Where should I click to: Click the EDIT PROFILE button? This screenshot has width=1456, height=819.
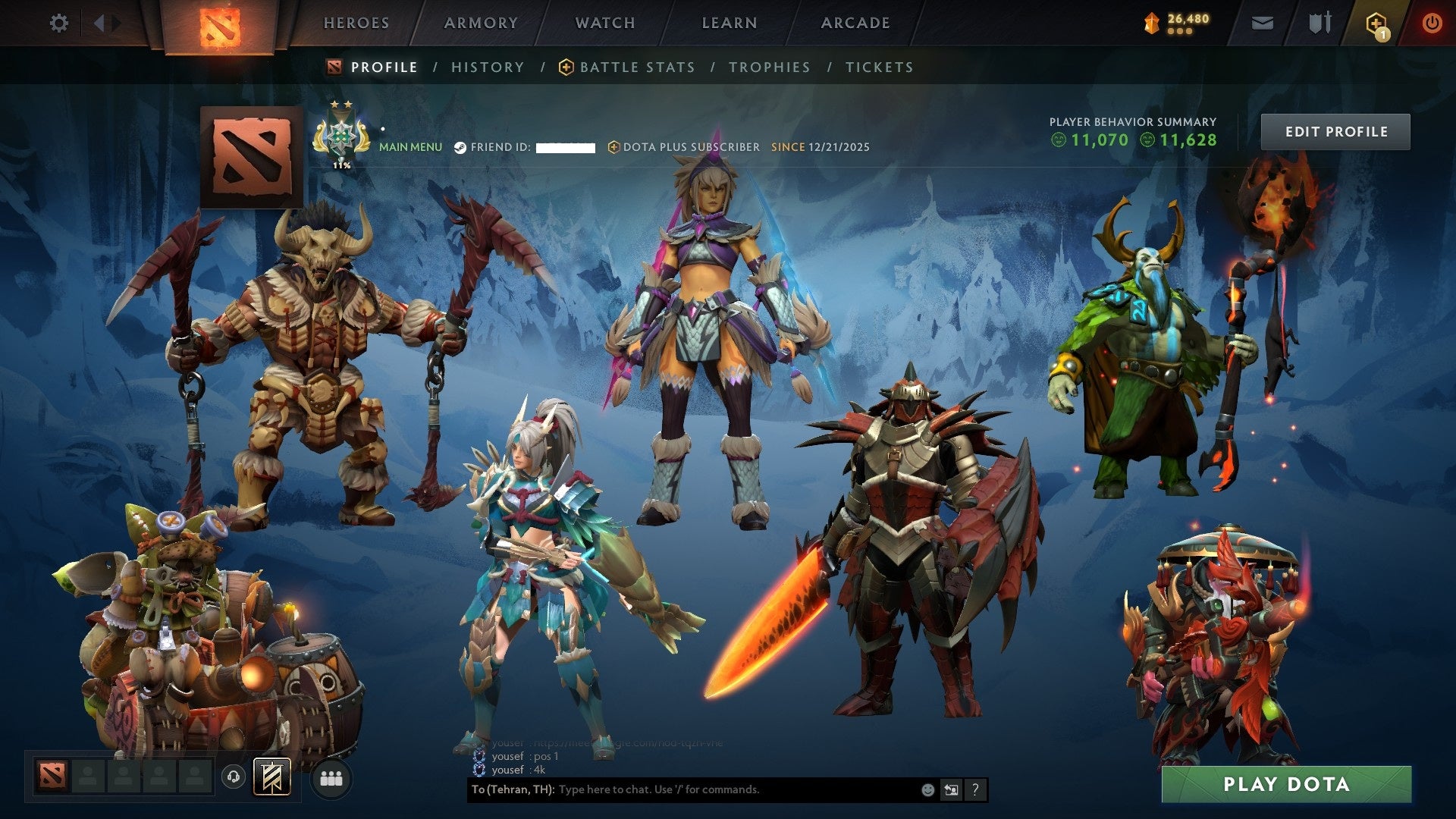[x=1335, y=131]
